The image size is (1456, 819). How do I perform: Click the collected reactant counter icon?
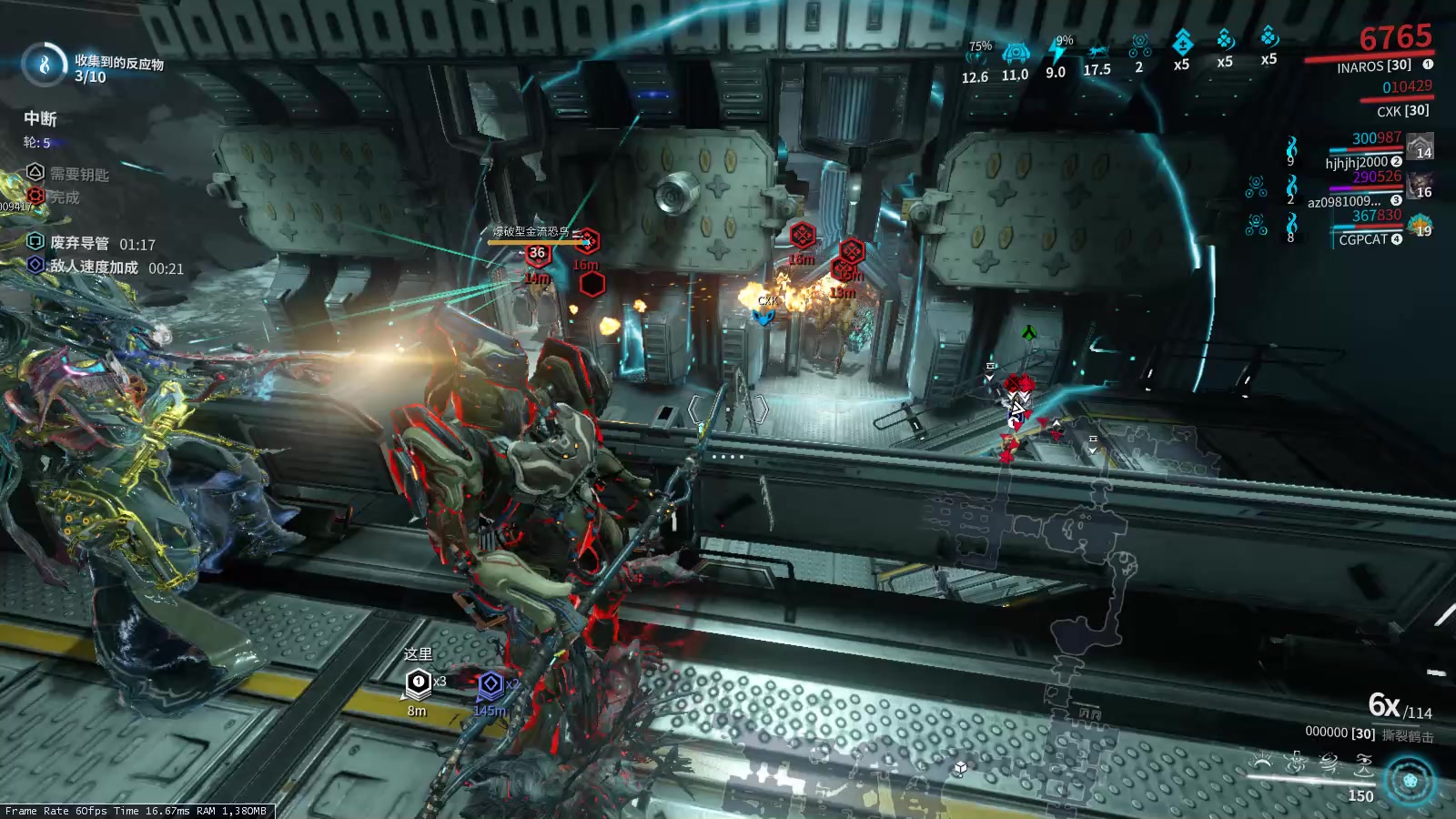pyautogui.click(x=44, y=65)
